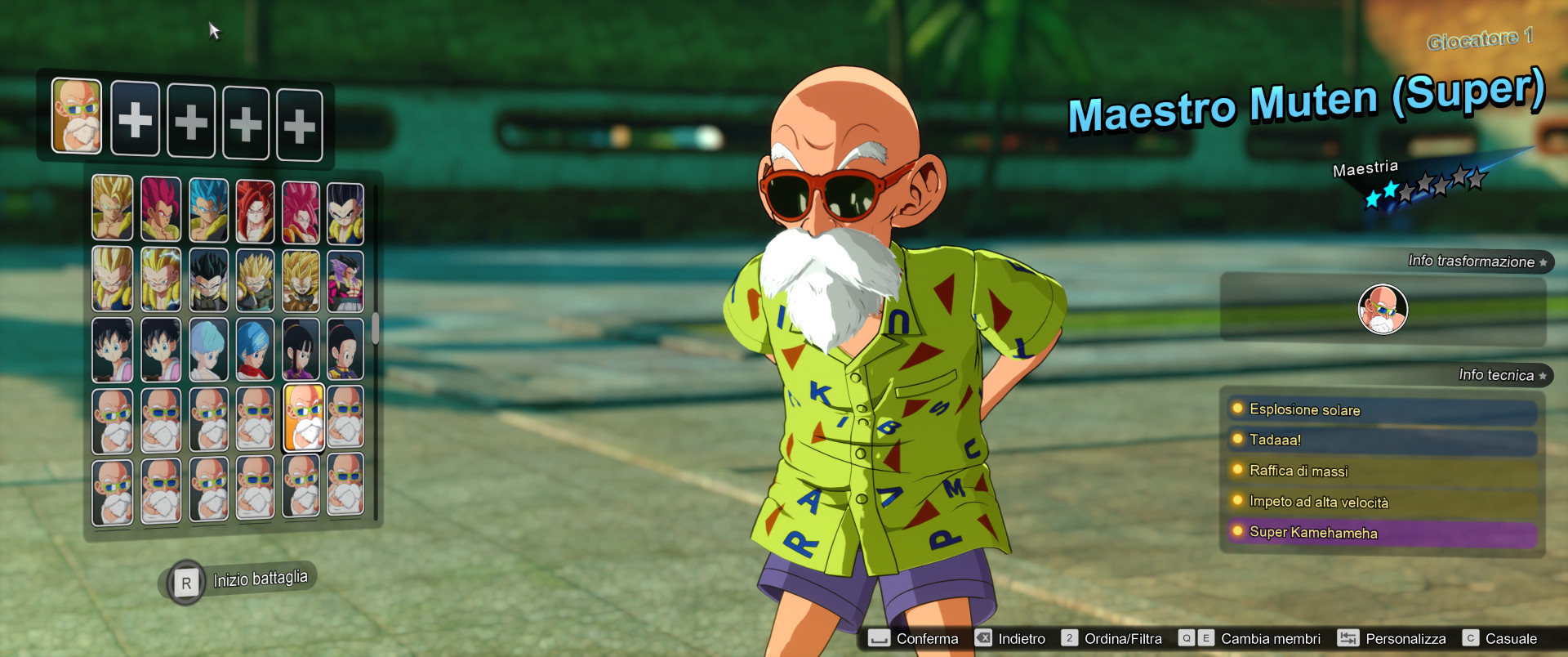
Task: Select Maestro Muten icon in the first team slot
Action: point(76,117)
